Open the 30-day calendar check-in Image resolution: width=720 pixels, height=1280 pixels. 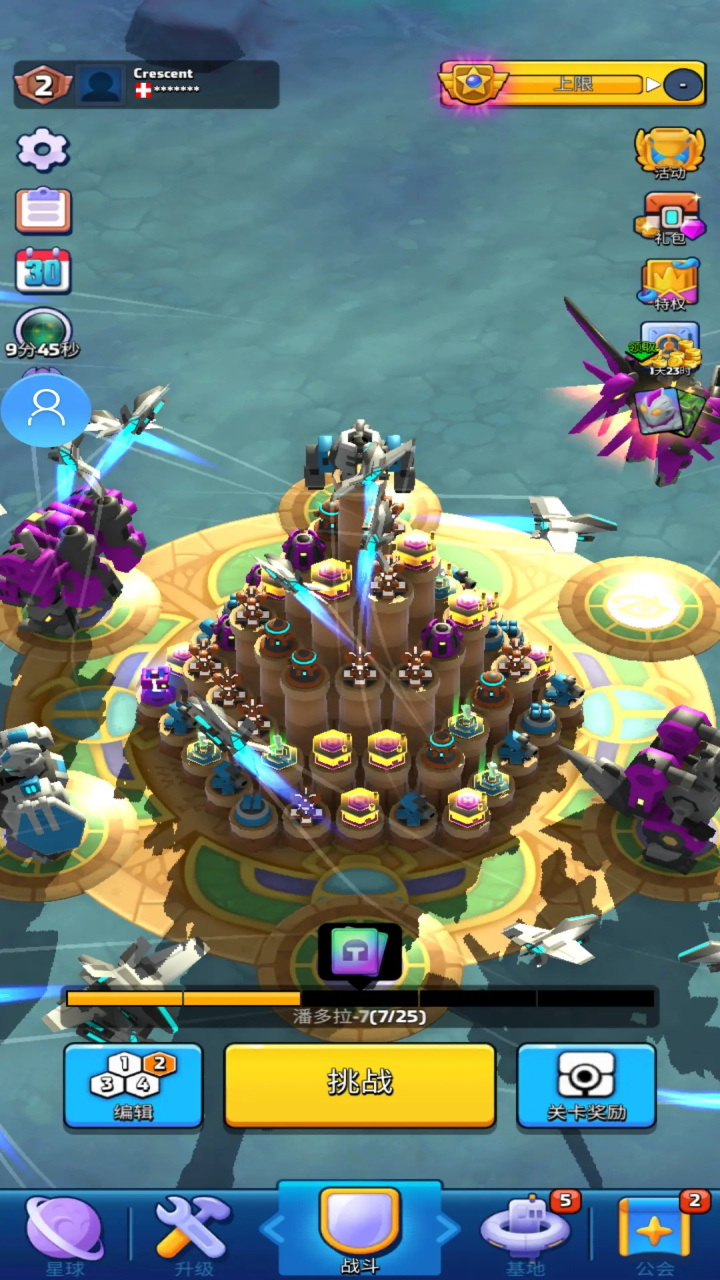tap(43, 270)
